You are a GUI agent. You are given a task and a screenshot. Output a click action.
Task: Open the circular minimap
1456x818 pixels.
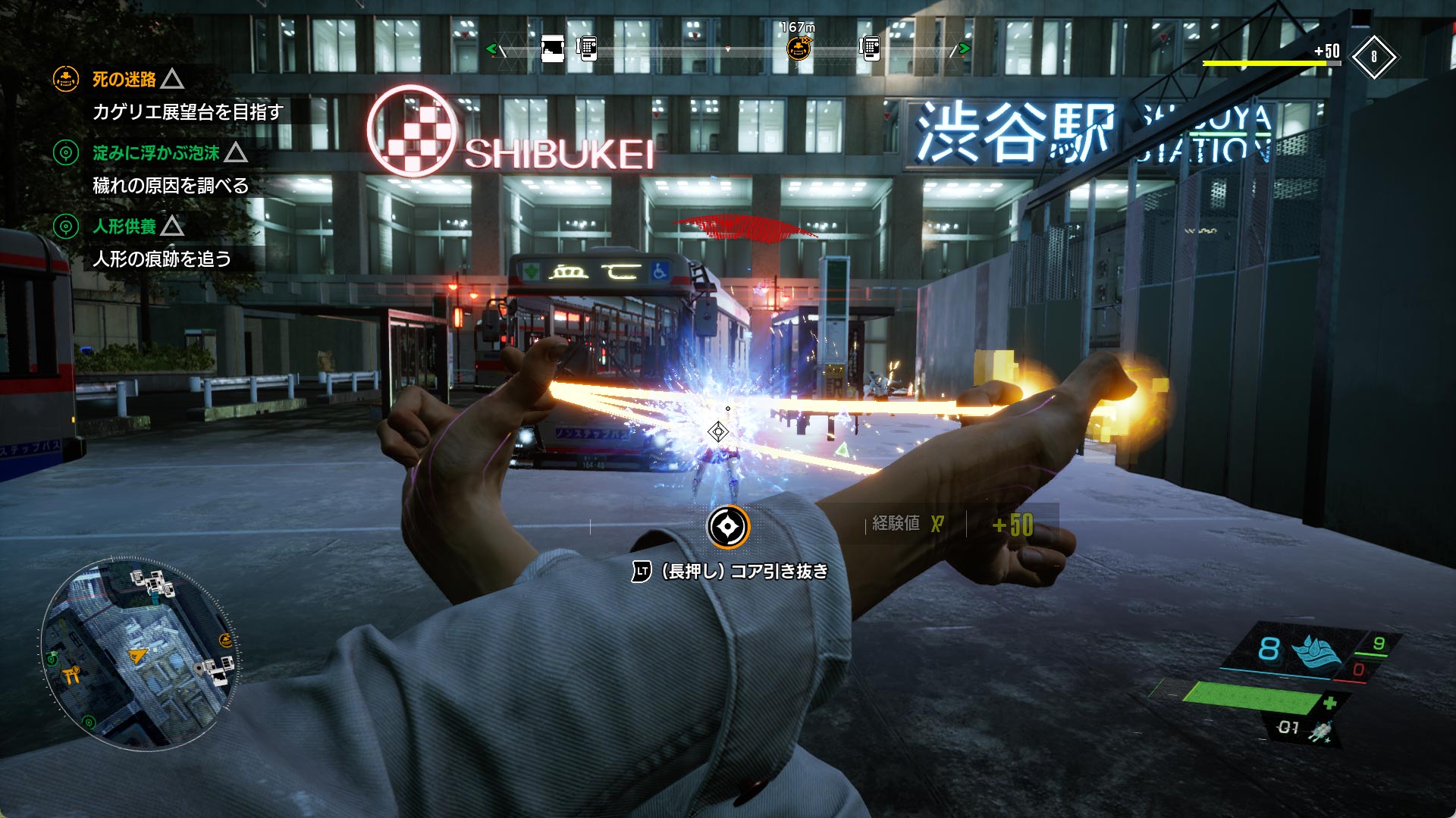(140, 654)
